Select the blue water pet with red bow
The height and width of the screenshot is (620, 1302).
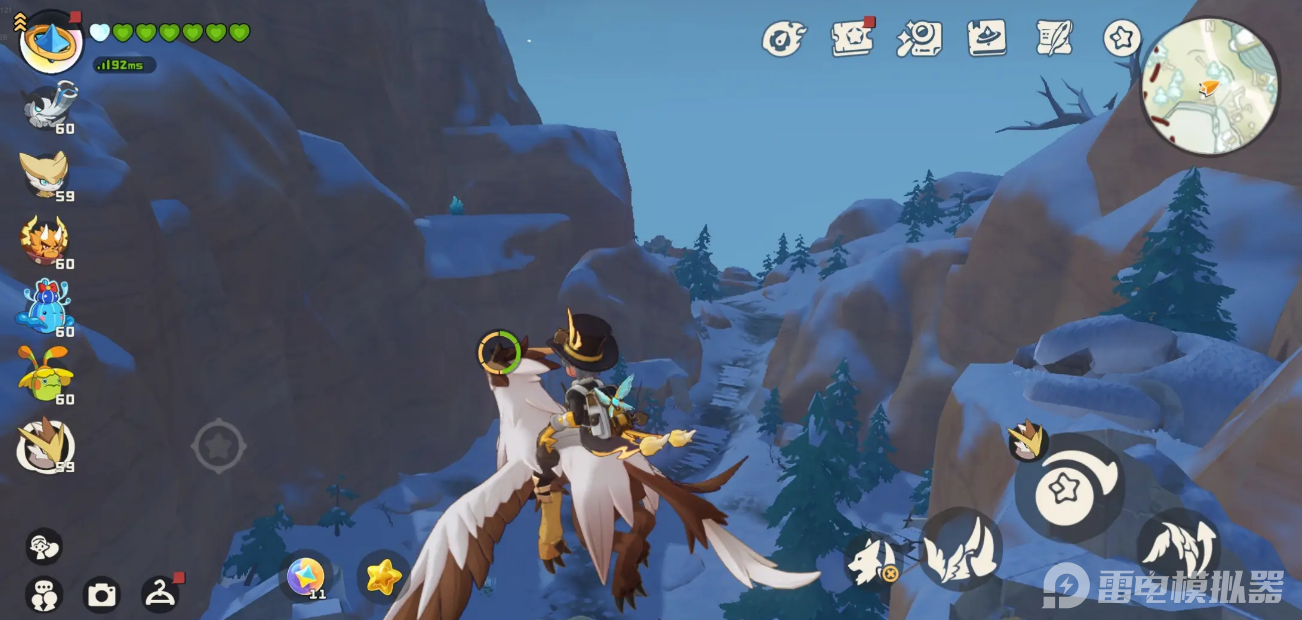45,308
